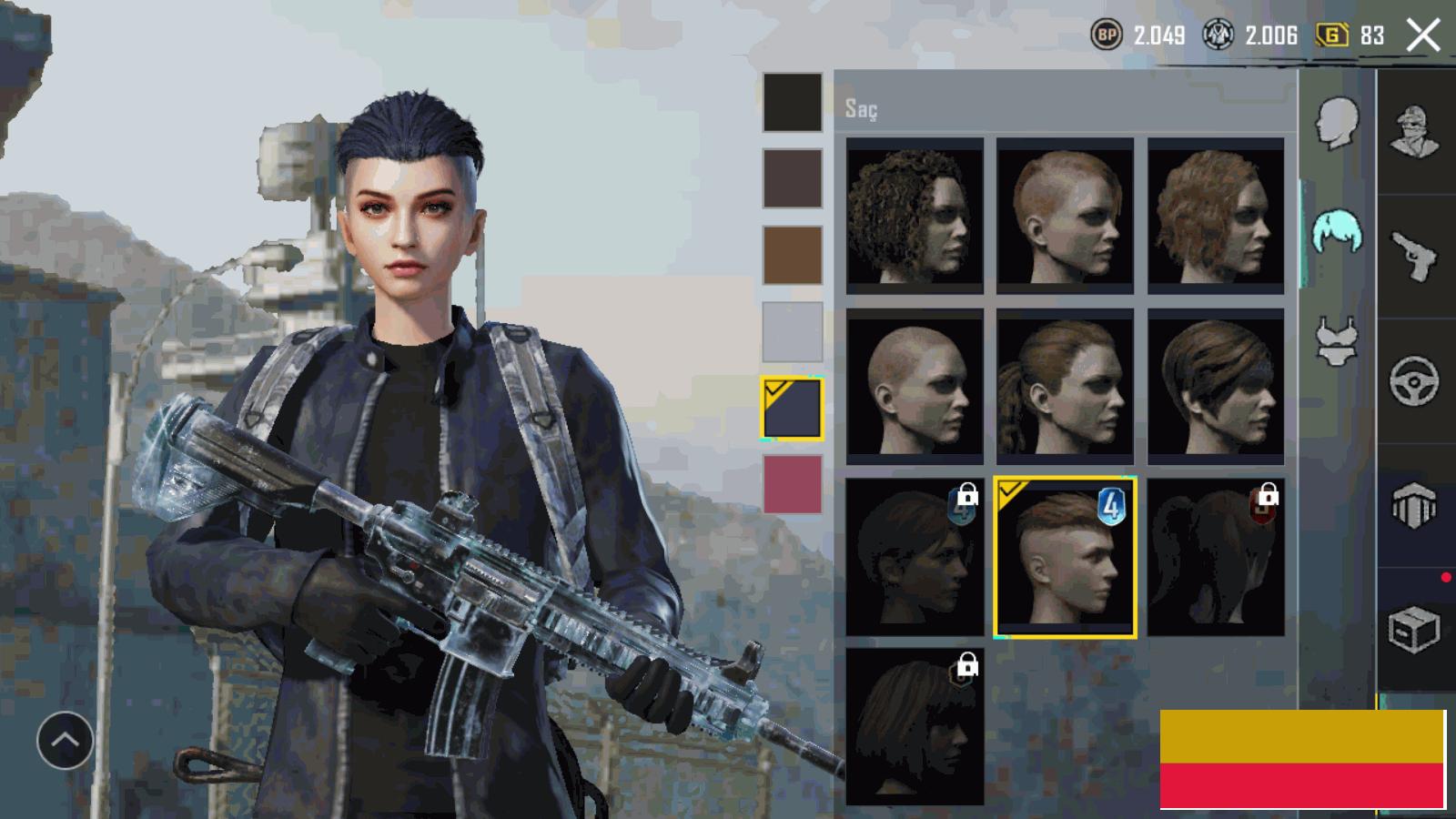
Task: Pick the light brown hair color swatch
Action: click(x=792, y=256)
